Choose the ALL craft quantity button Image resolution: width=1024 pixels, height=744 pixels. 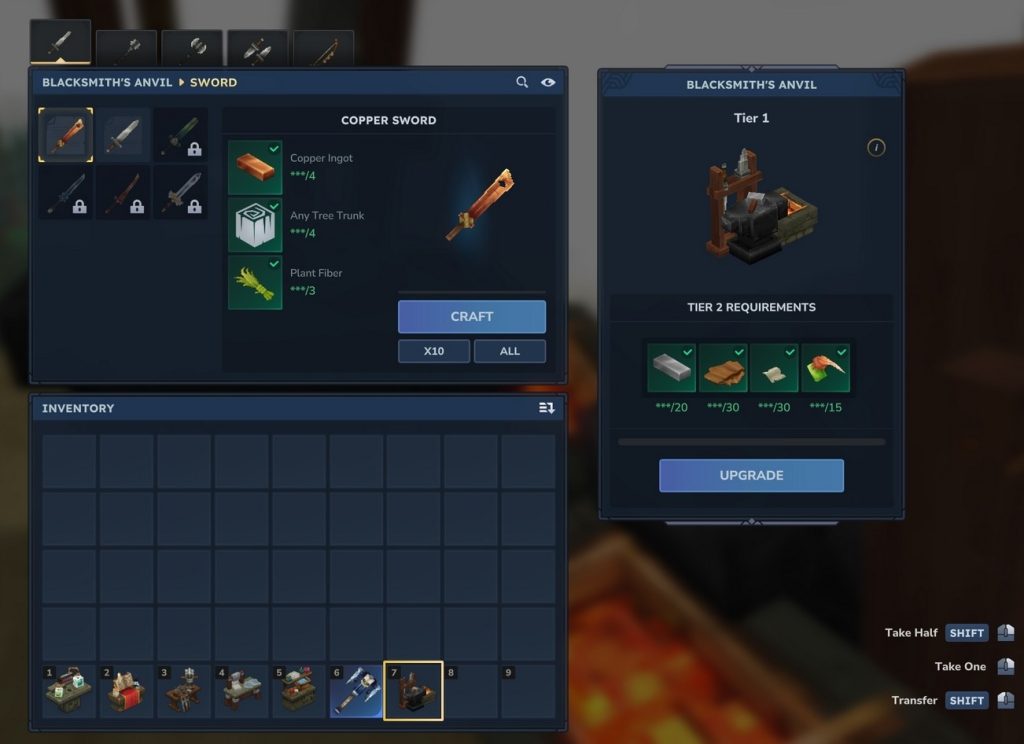509,351
